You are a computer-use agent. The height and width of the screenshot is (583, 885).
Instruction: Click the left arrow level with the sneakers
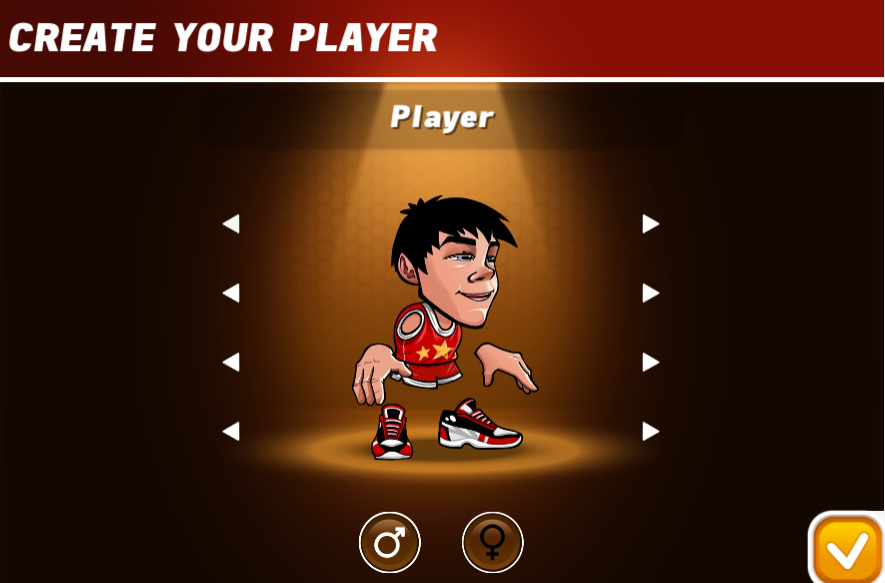(x=231, y=431)
